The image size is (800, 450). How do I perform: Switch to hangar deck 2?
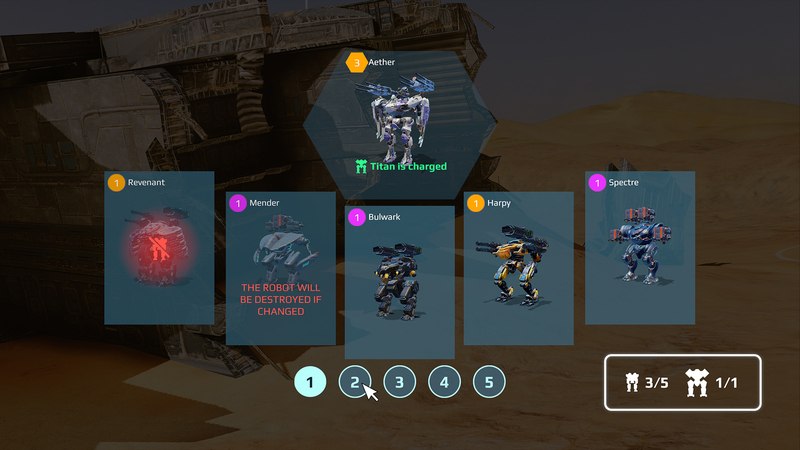354,381
